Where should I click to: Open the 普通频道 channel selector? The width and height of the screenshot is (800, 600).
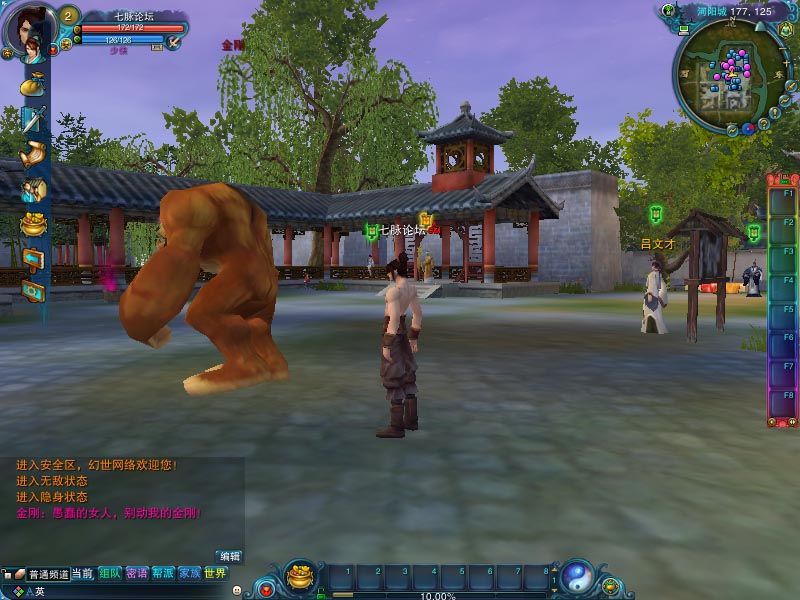[47, 574]
